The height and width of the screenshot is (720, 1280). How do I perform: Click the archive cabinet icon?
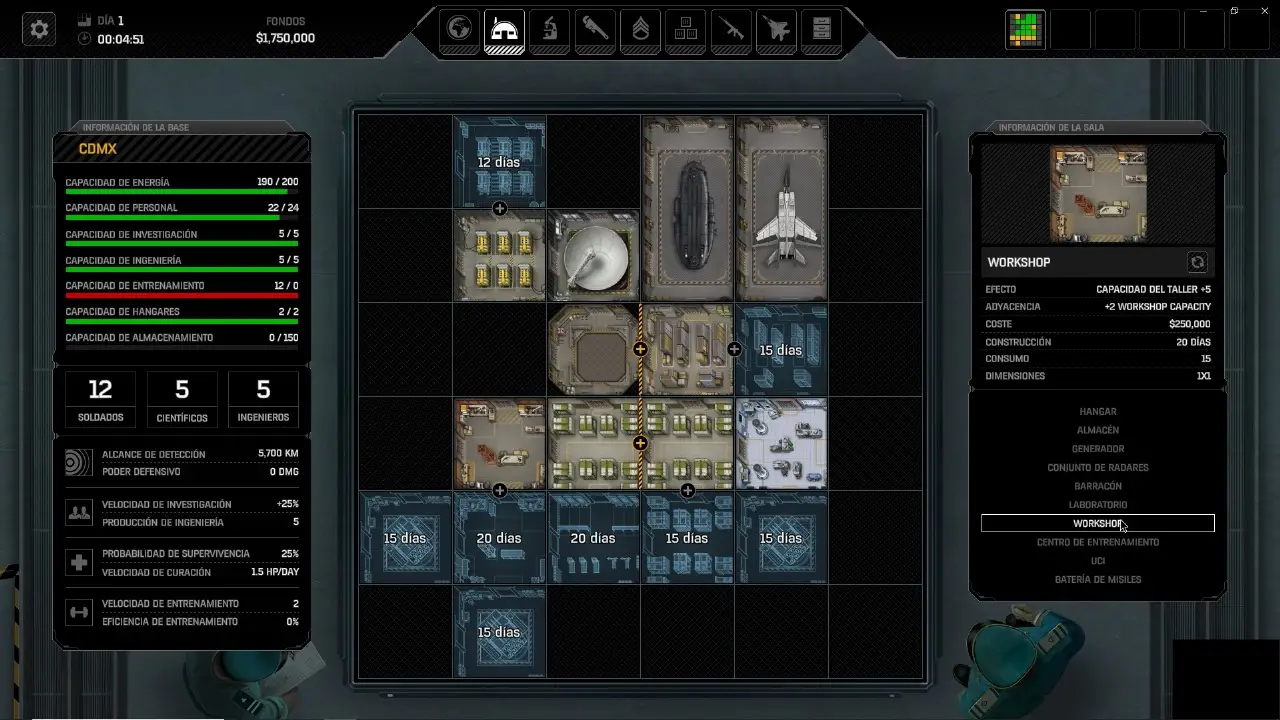820,30
